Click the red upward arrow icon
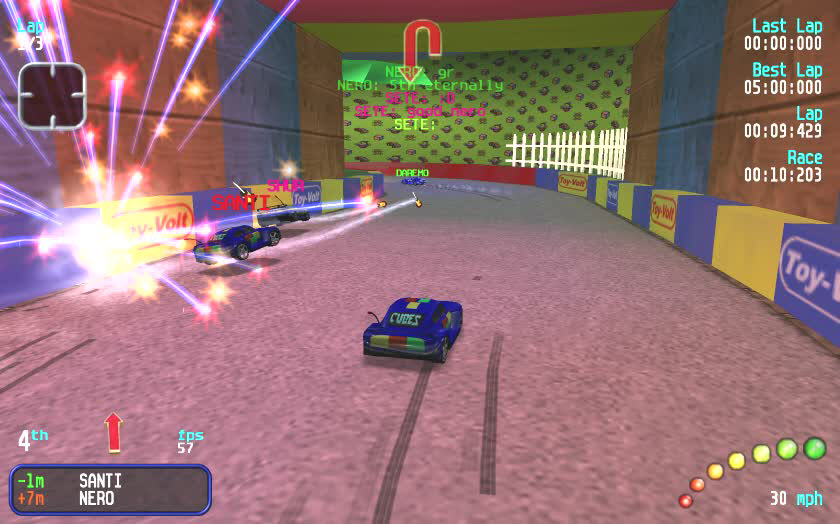This screenshot has width=840, height=524. tap(113, 432)
